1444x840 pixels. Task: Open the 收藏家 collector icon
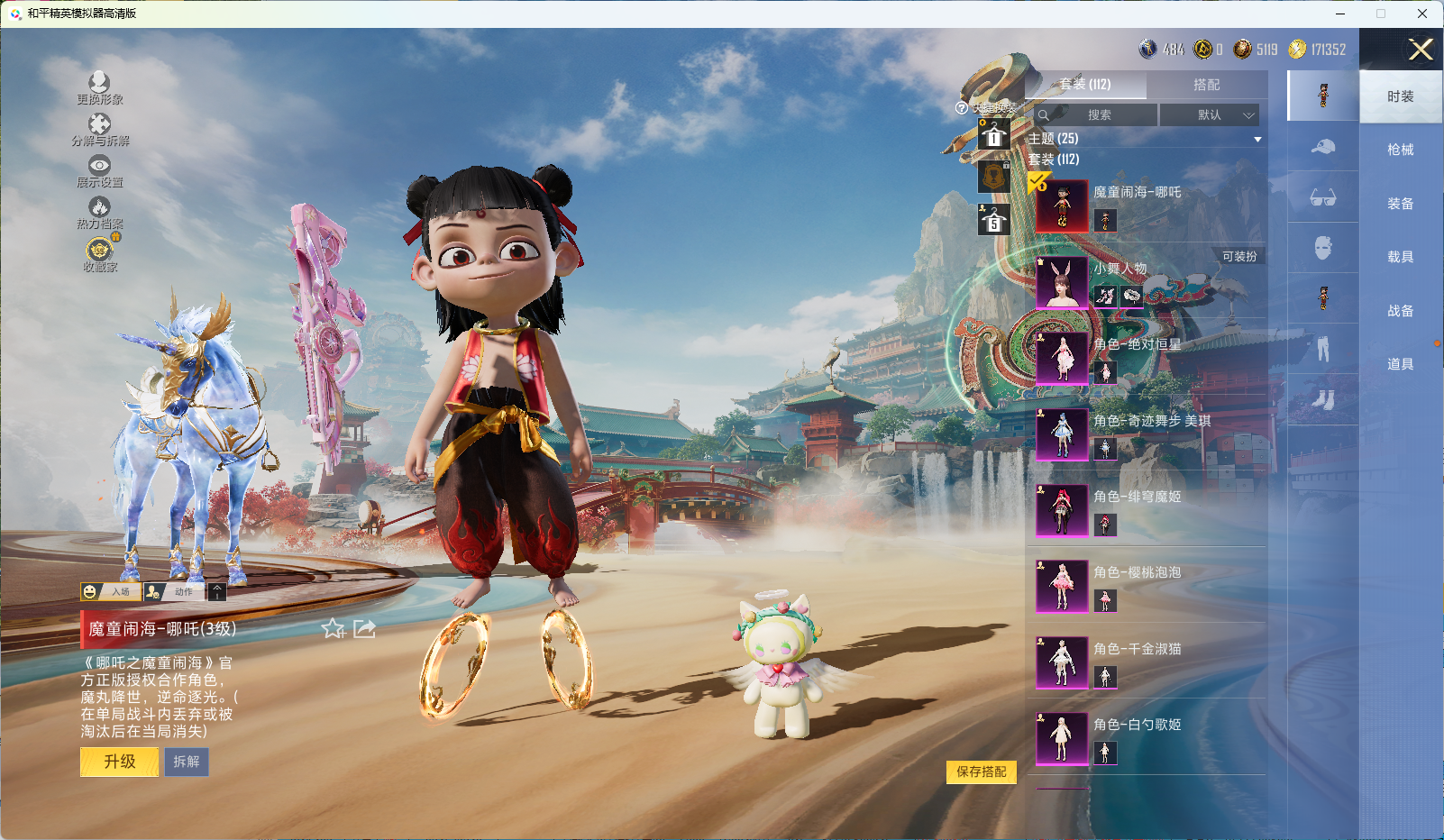click(99, 253)
